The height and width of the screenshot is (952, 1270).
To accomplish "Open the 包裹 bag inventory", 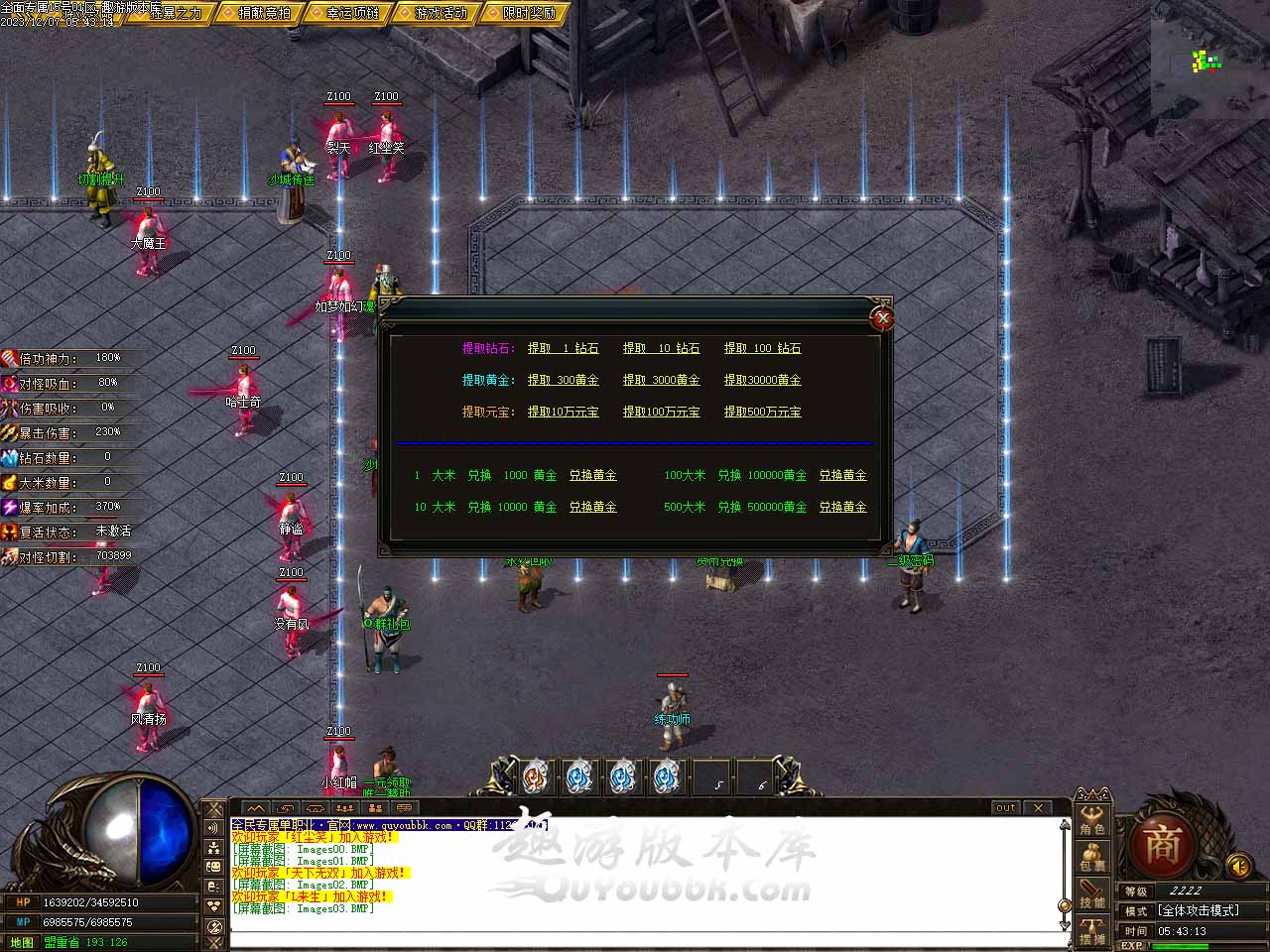I will pyautogui.click(x=1092, y=858).
